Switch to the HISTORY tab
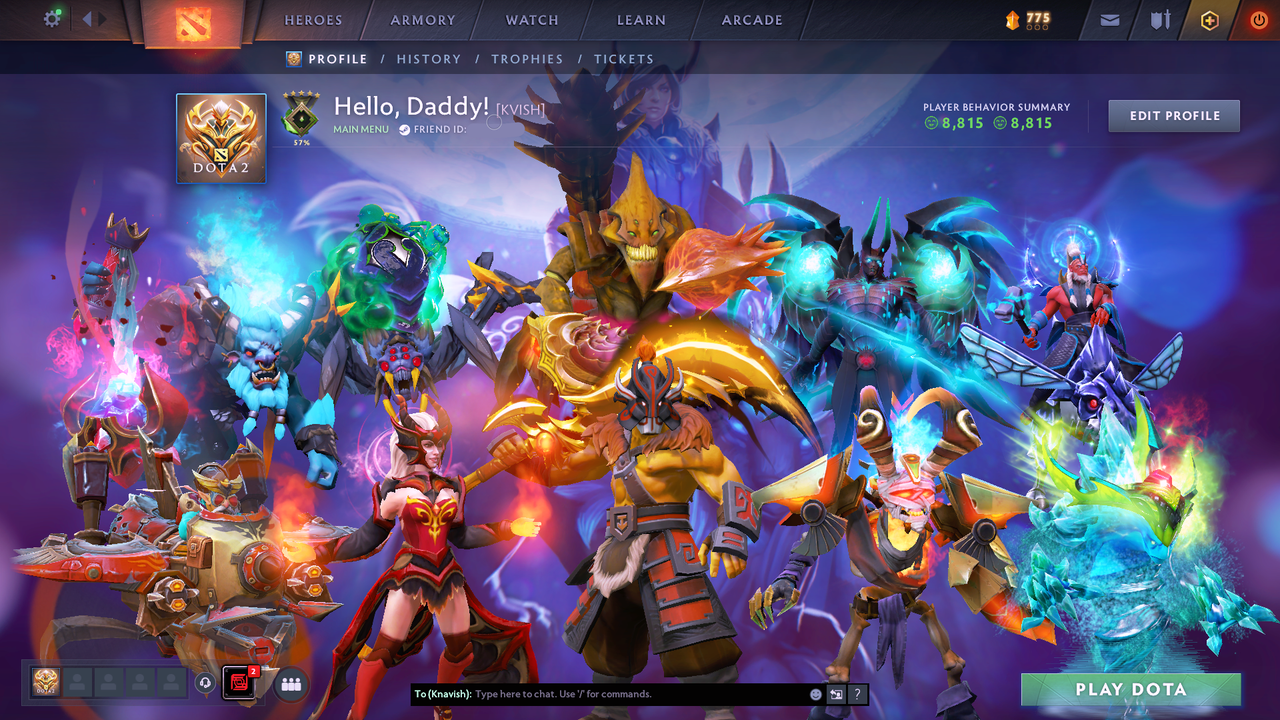The width and height of the screenshot is (1280, 720). point(428,59)
